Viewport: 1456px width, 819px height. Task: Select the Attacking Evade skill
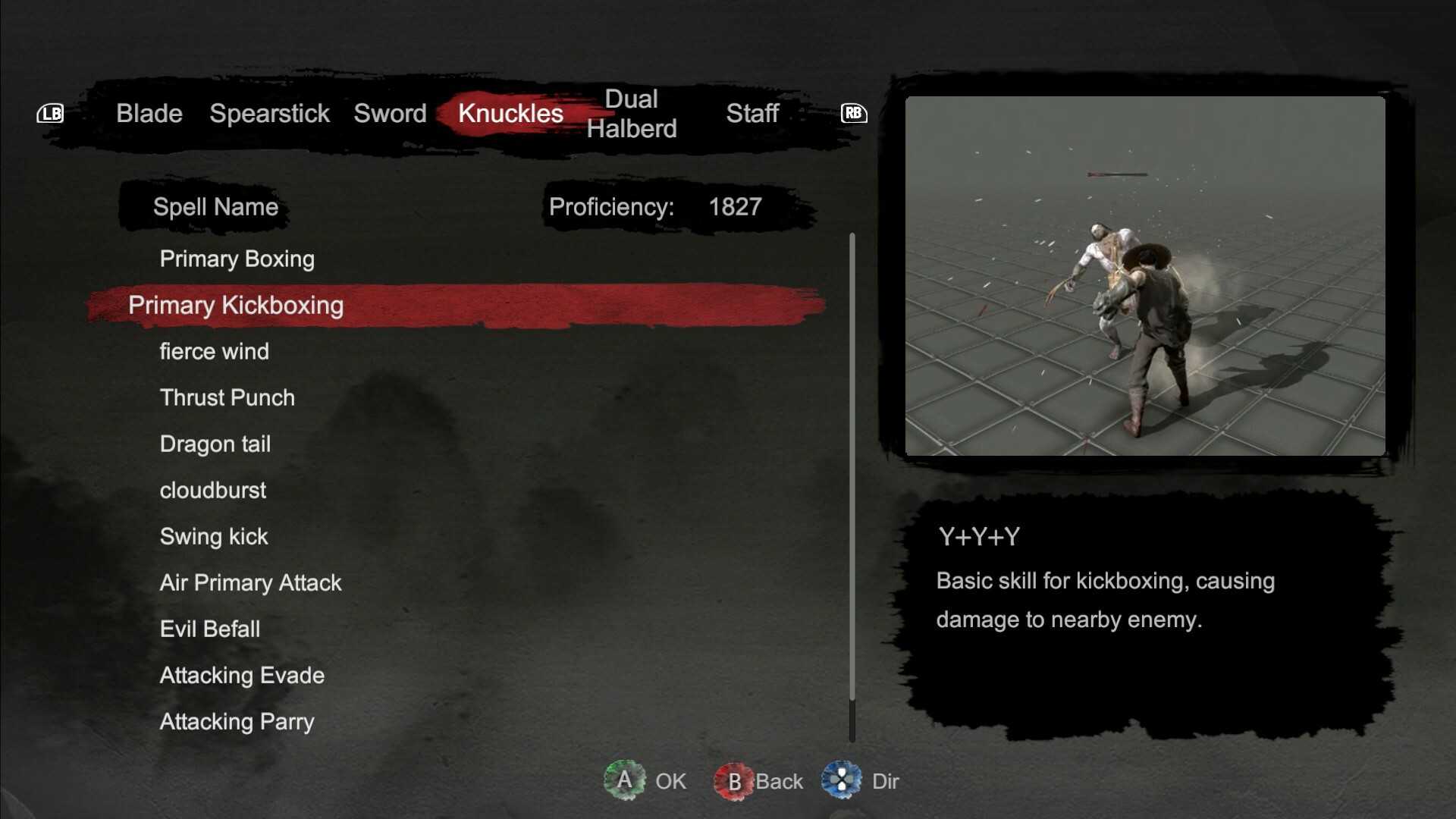pyautogui.click(x=242, y=676)
